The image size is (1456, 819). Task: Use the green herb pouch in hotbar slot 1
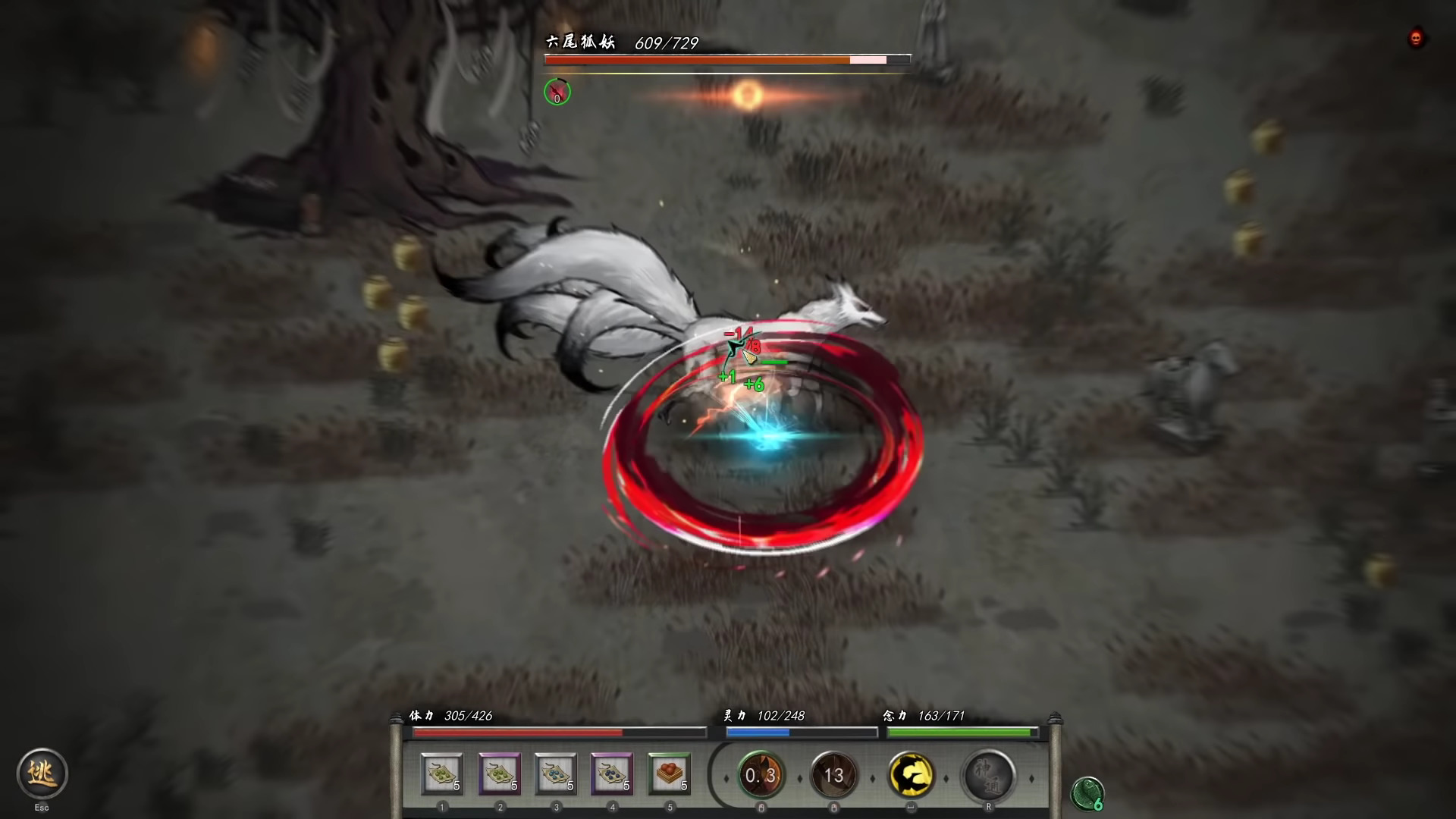coord(443,775)
